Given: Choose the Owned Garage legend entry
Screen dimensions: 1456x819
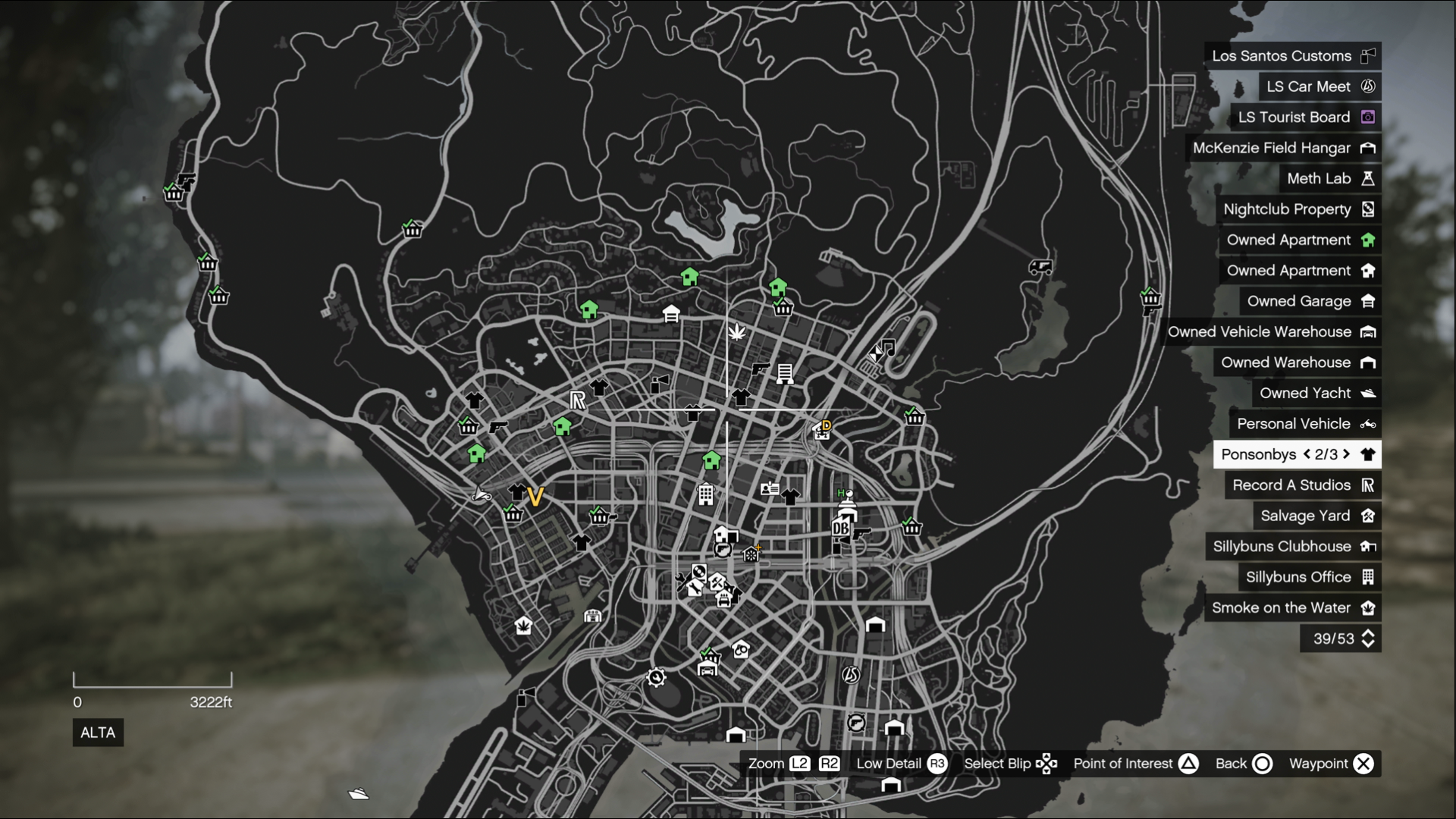Looking at the screenshot, I should [1310, 301].
